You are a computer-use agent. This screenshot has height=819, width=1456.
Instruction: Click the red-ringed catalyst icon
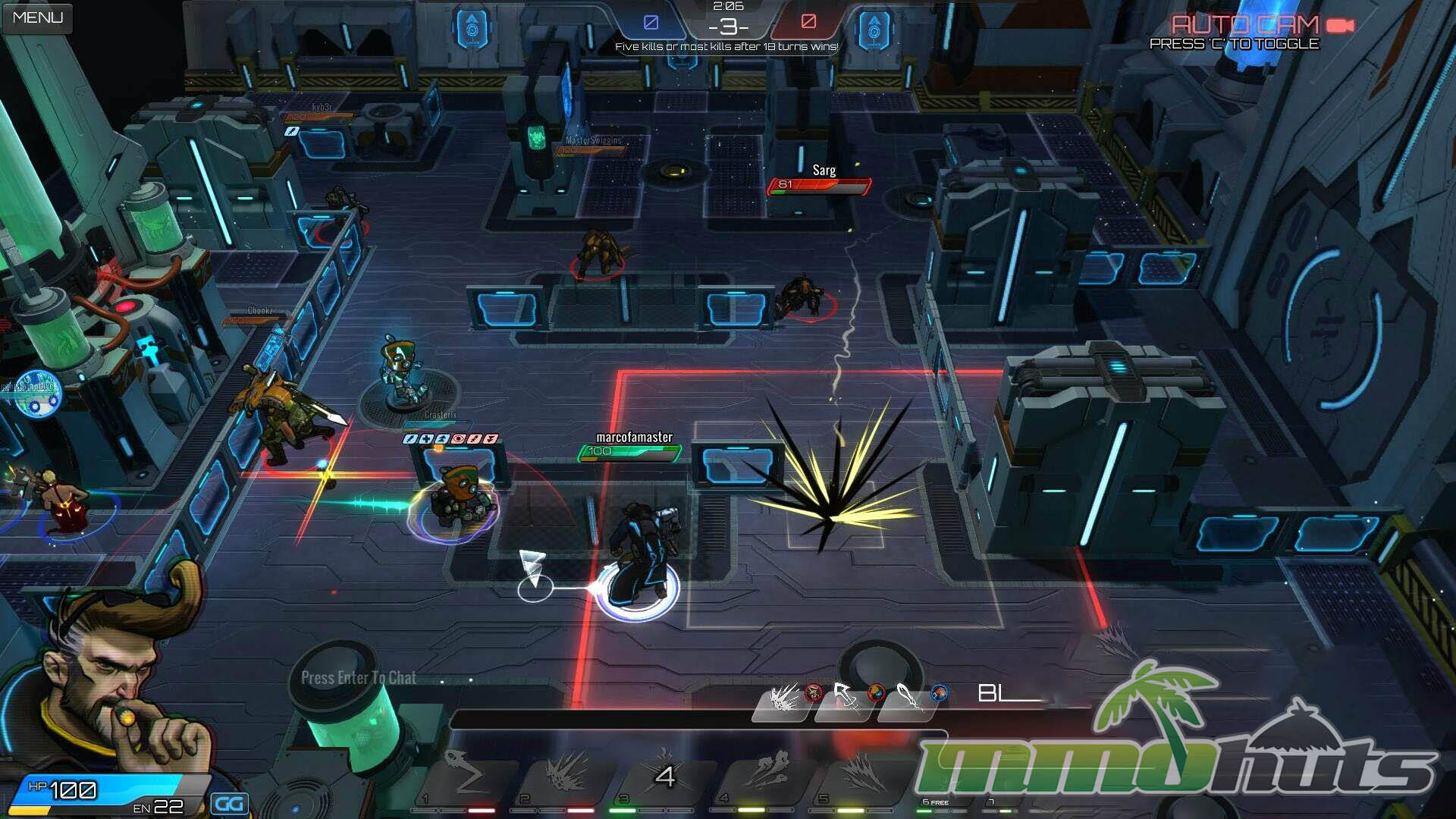(x=814, y=692)
